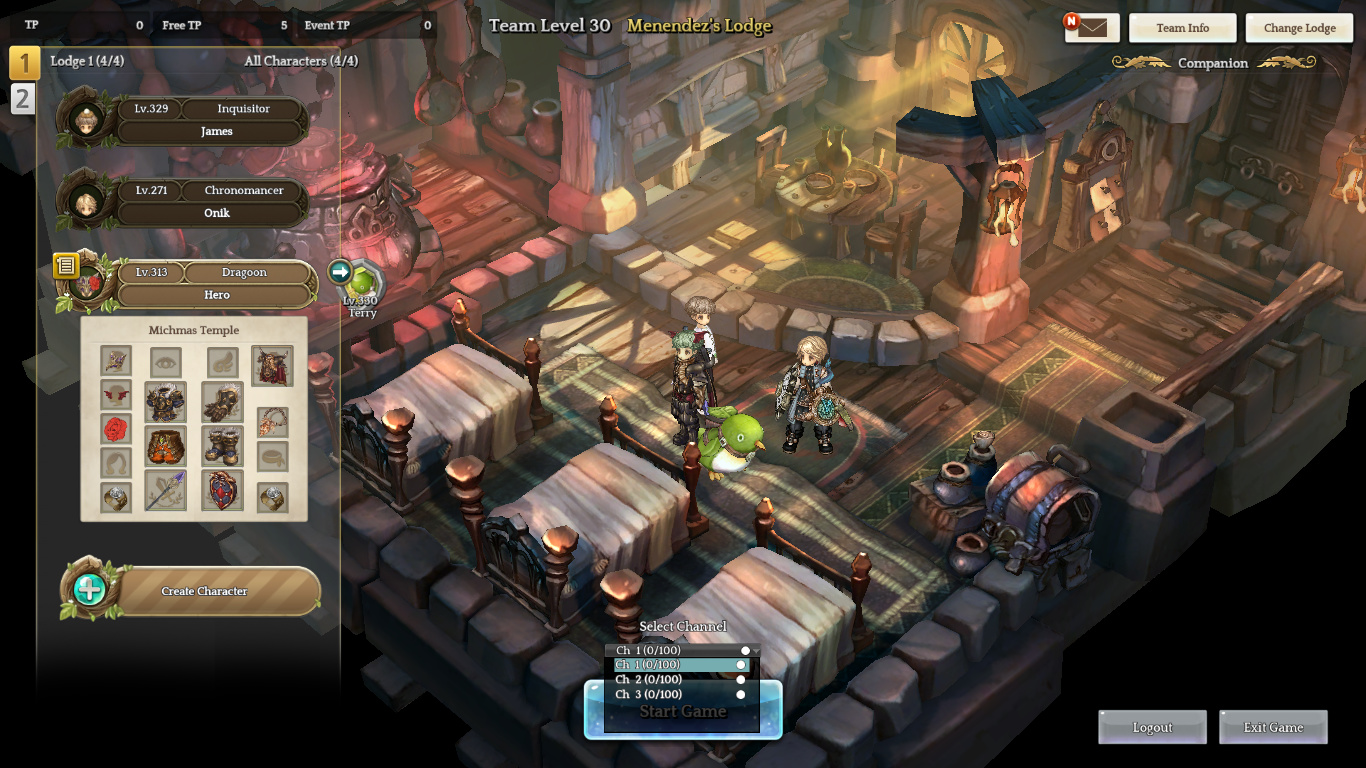This screenshot has width=1366, height=768.
Task: Click the yellow list icon beside Hero's portrait
Action: 66,265
